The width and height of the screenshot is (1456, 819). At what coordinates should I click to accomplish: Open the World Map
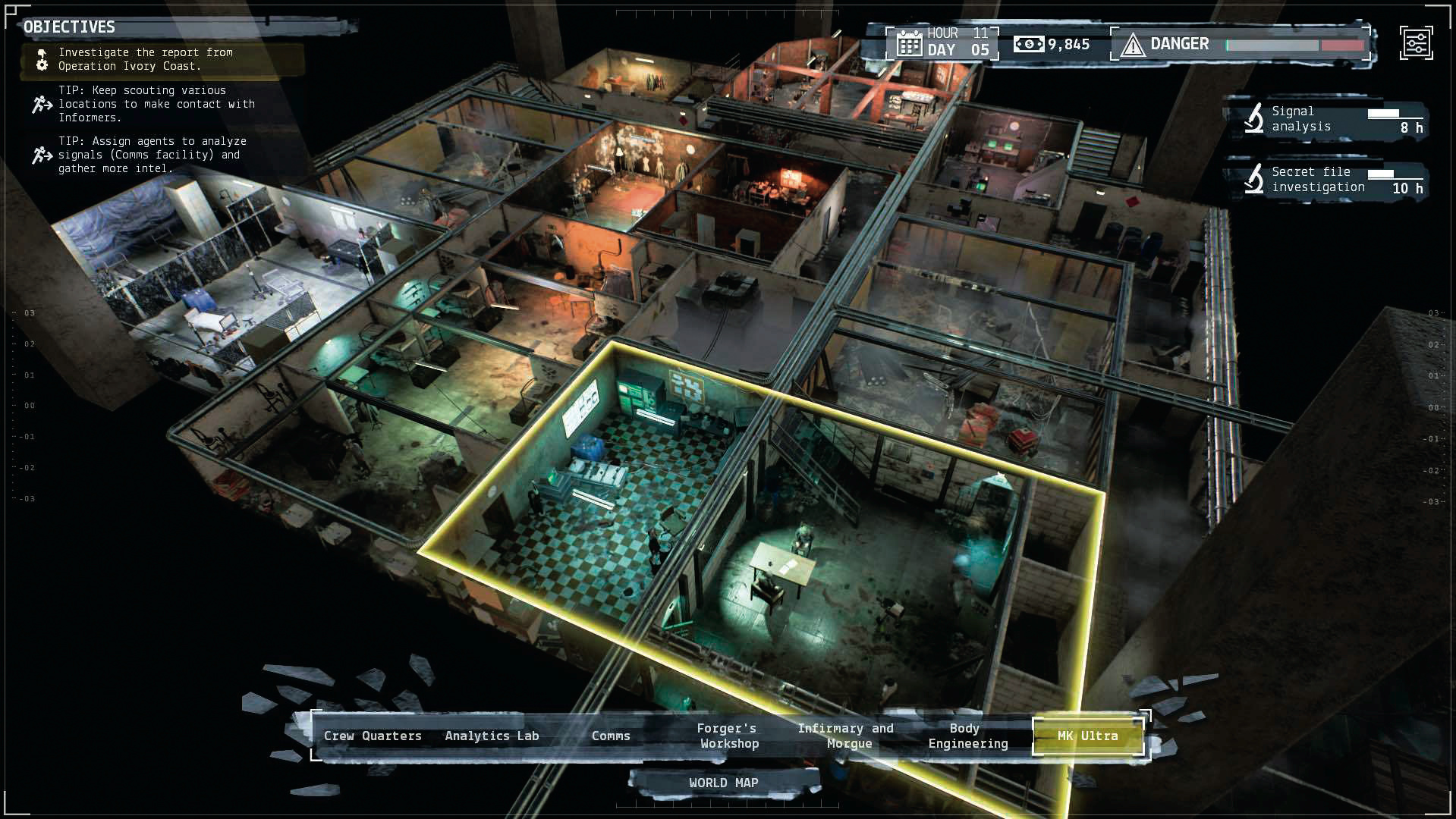pyautogui.click(x=723, y=783)
